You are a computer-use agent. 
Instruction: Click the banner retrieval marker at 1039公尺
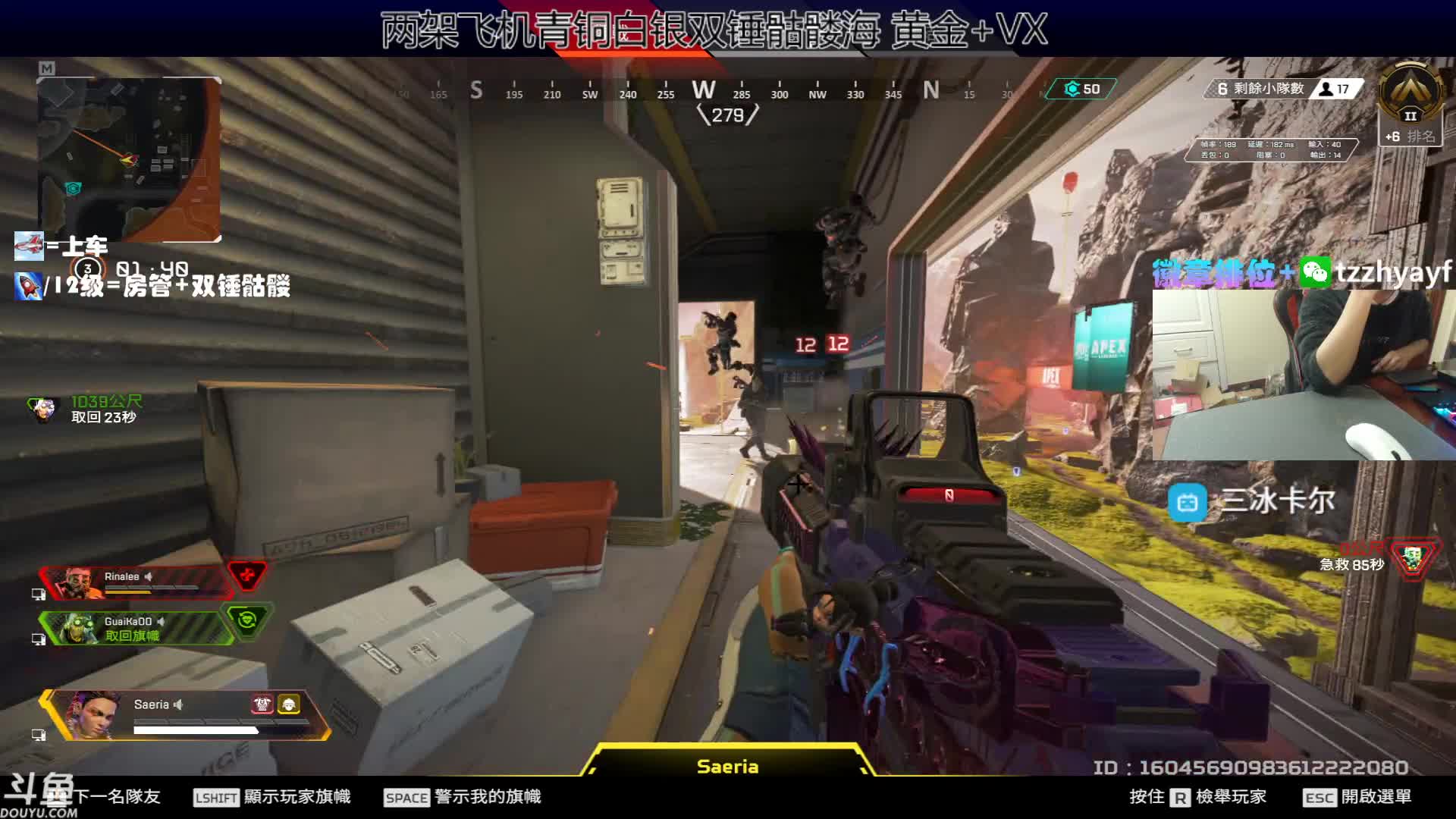tap(44, 409)
